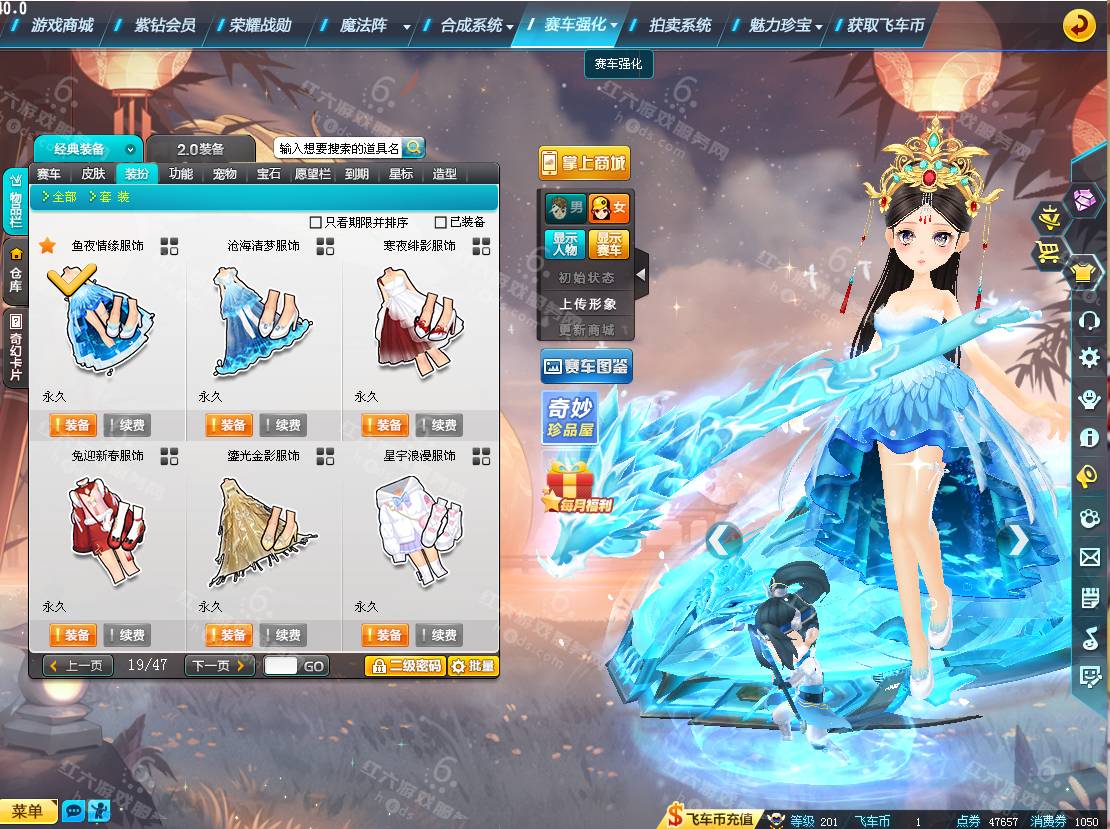Open the 二级密码 lock button
This screenshot has height=829, width=1110.
pyautogui.click(x=405, y=666)
